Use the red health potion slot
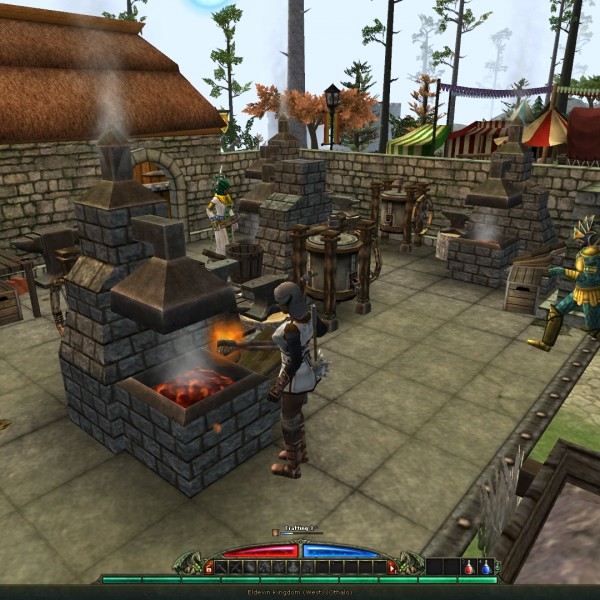Image resolution: width=600 pixels, height=600 pixels. coord(468,567)
